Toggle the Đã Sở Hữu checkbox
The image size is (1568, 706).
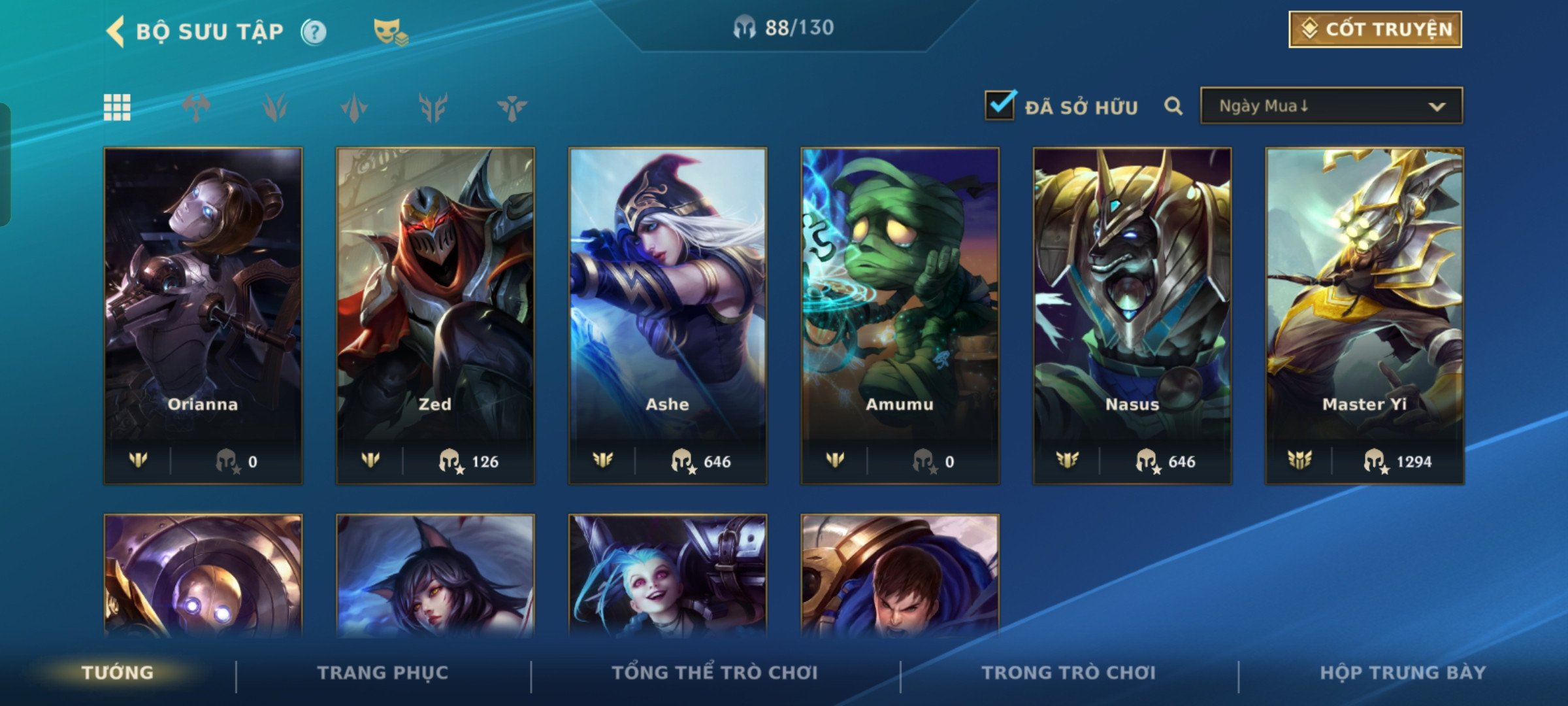pyautogui.click(x=1000, y=106)
